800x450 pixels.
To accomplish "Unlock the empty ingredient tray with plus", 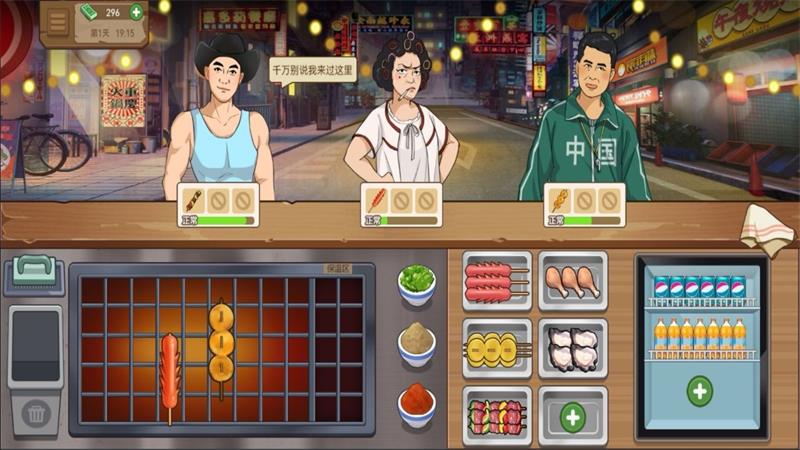I will pos(573,415).
